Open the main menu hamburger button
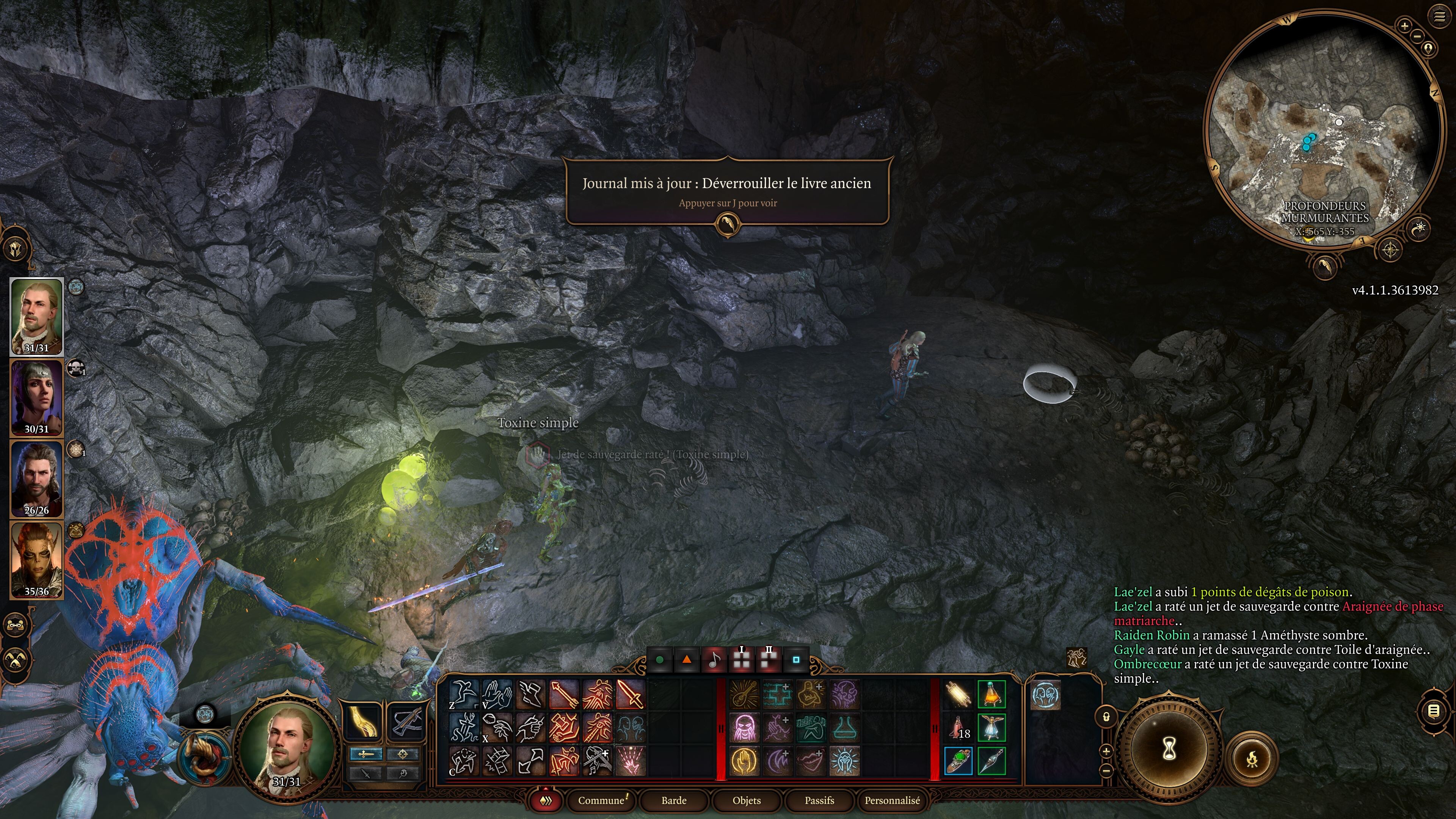Viewport: 1456px width, 819px height. pyautogui.click(x=1439, y=17)
